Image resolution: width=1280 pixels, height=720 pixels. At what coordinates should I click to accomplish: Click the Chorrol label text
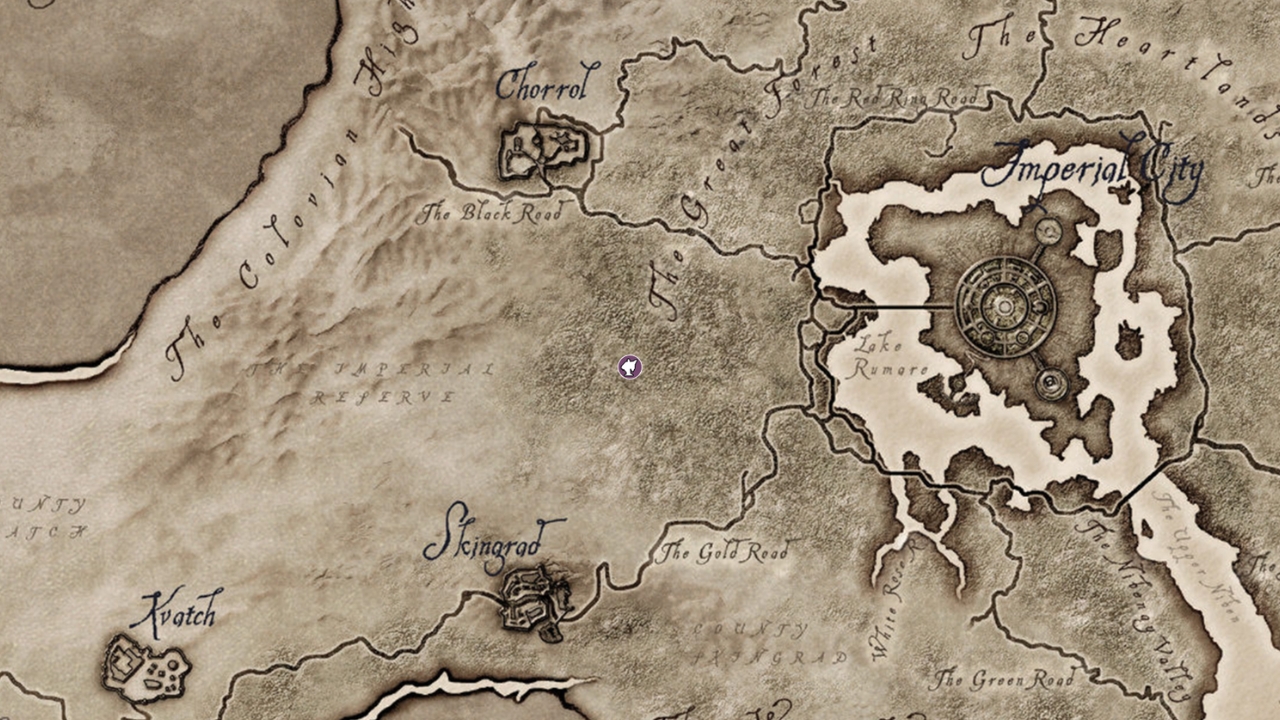(x=541, y=88)
